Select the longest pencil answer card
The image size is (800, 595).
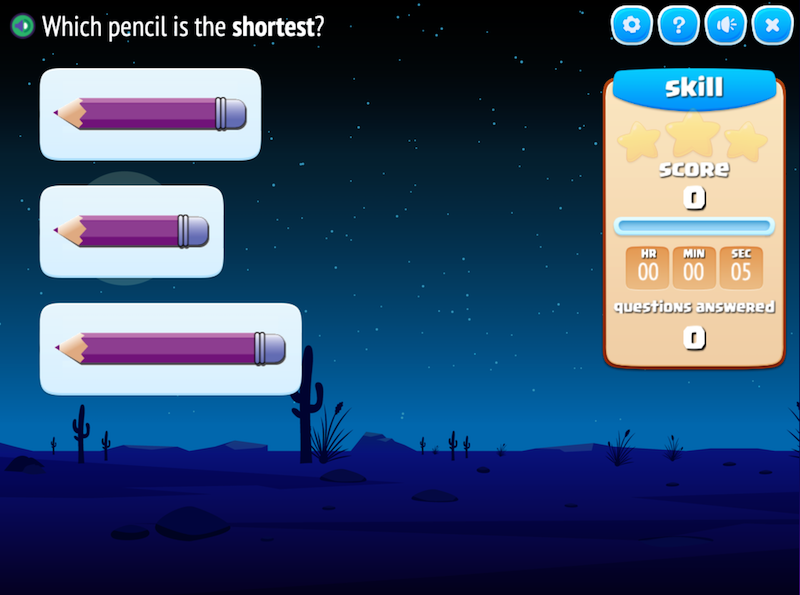click(170, 349)
